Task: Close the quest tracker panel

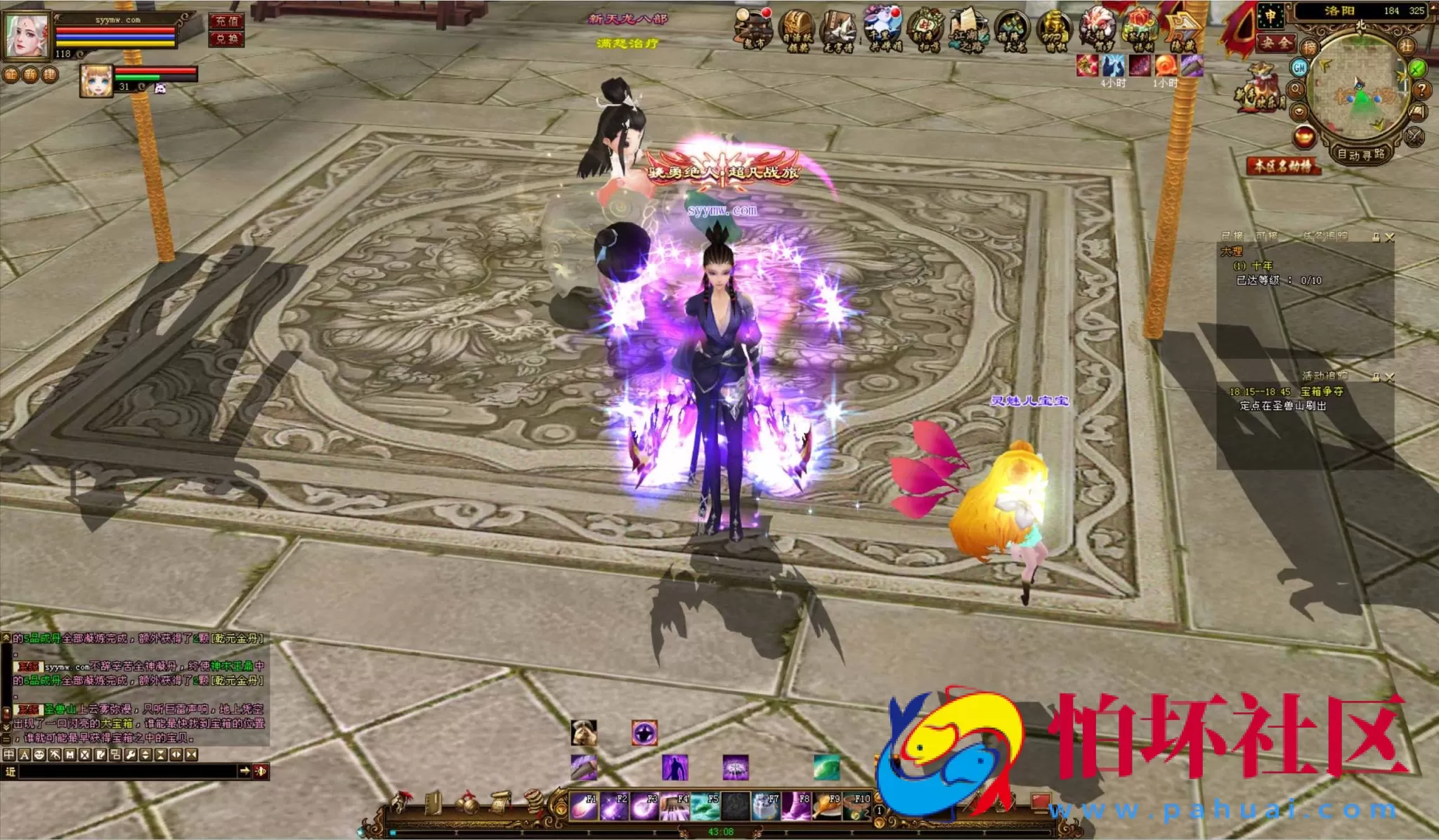Action: pyautogui.click(x=1389, y=237)
